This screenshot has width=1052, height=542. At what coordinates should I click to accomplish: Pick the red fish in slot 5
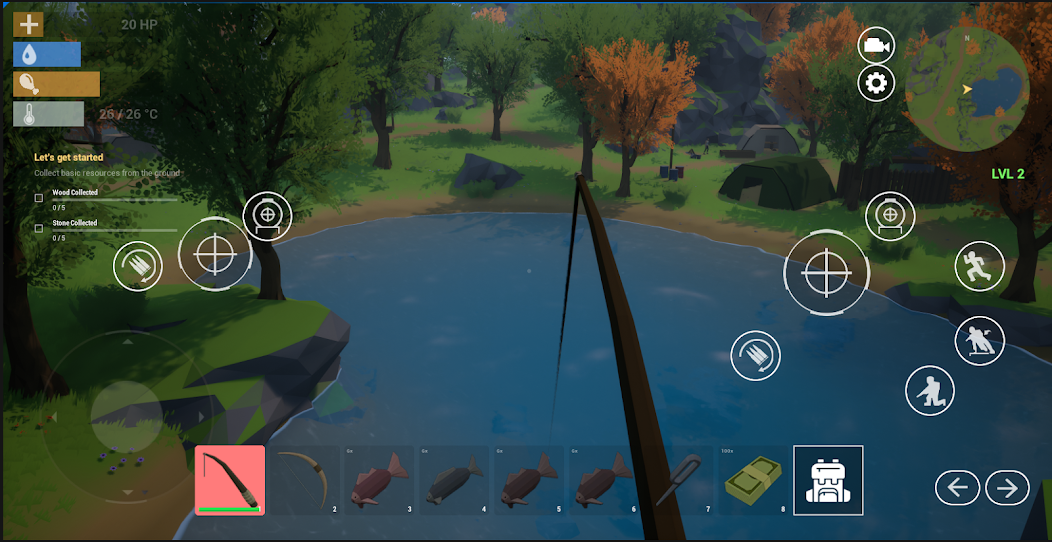[x=529, y=479]
